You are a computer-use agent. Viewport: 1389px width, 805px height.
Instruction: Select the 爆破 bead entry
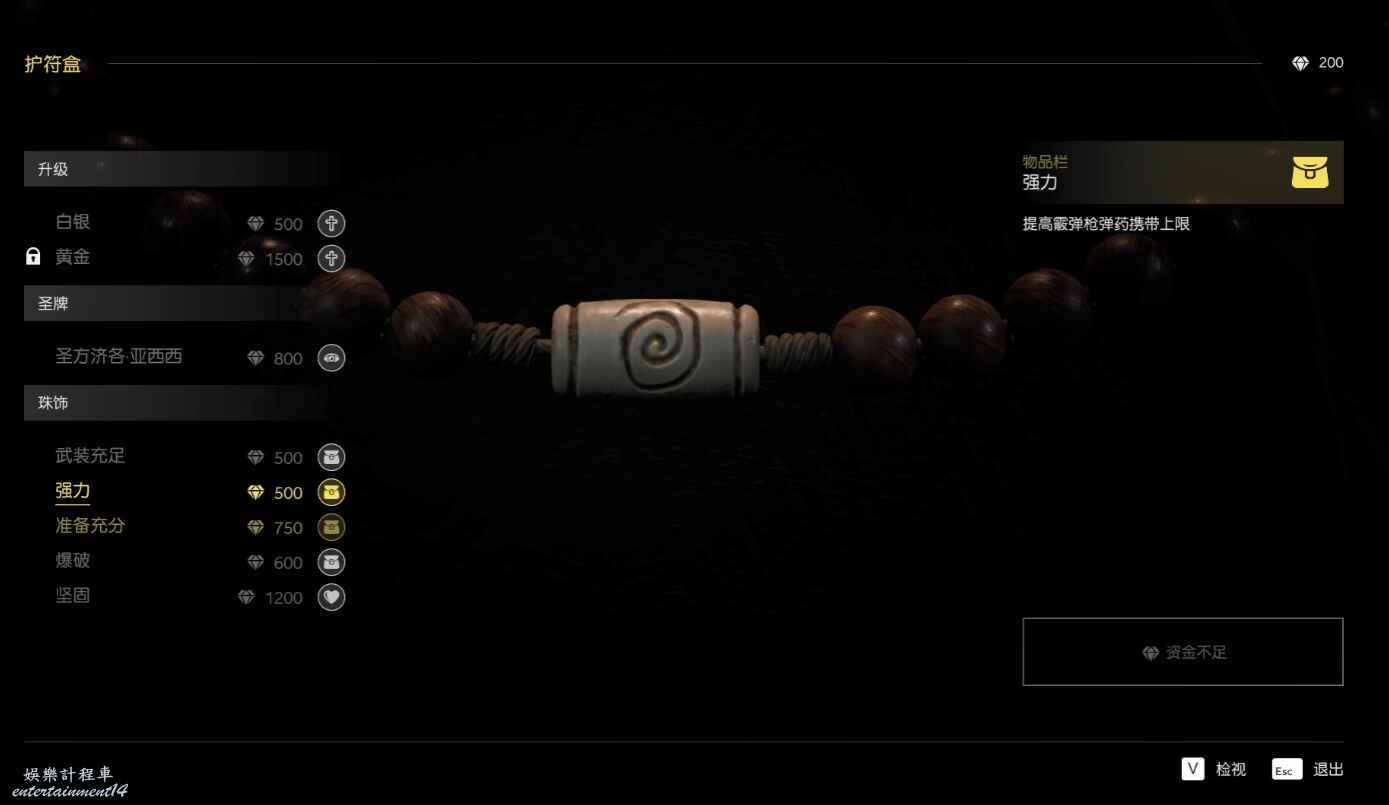pyautogui.click(x=73, y=561)
